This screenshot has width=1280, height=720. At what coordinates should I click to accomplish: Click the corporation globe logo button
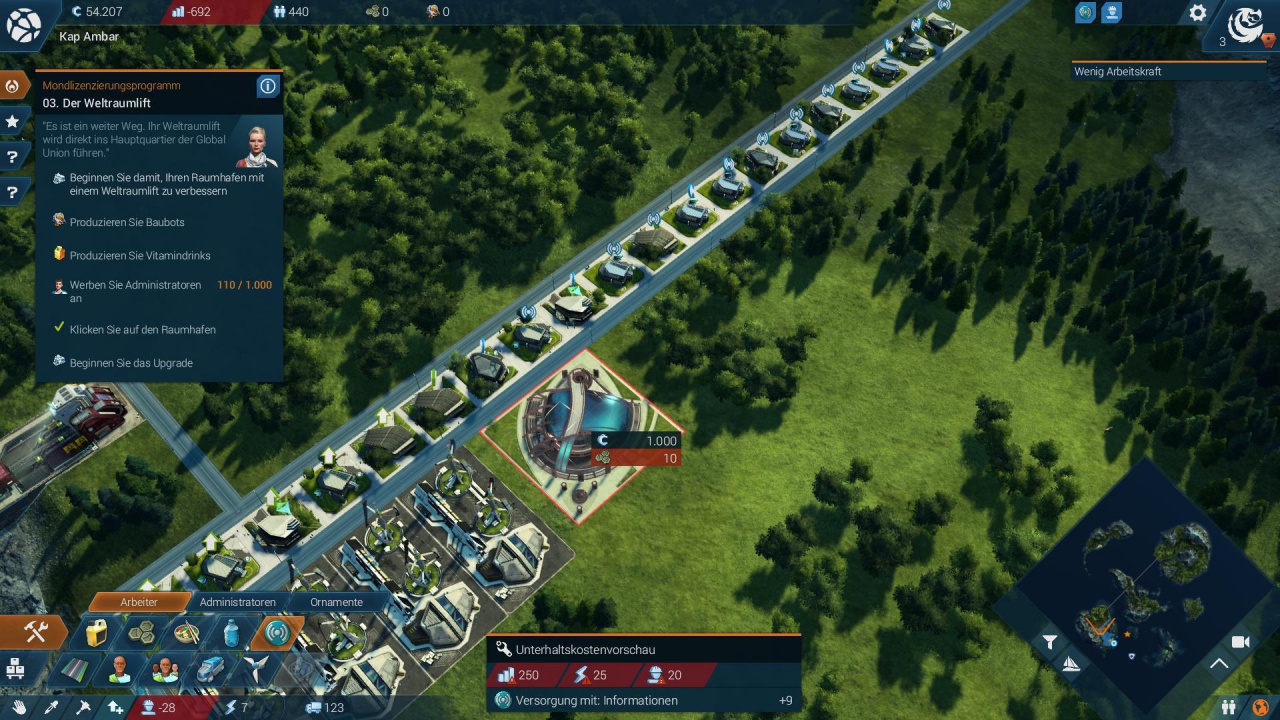point(1246,24)
